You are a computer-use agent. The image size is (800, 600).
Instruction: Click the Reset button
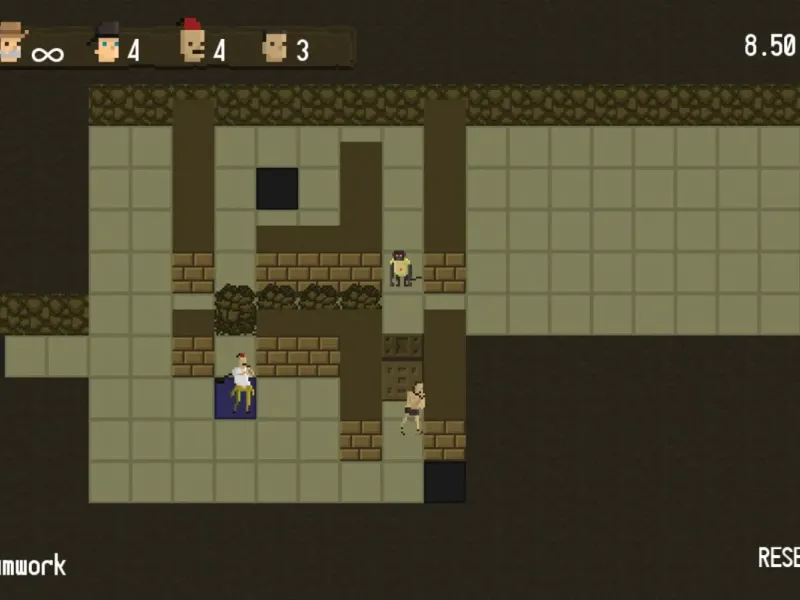point(779,557)
